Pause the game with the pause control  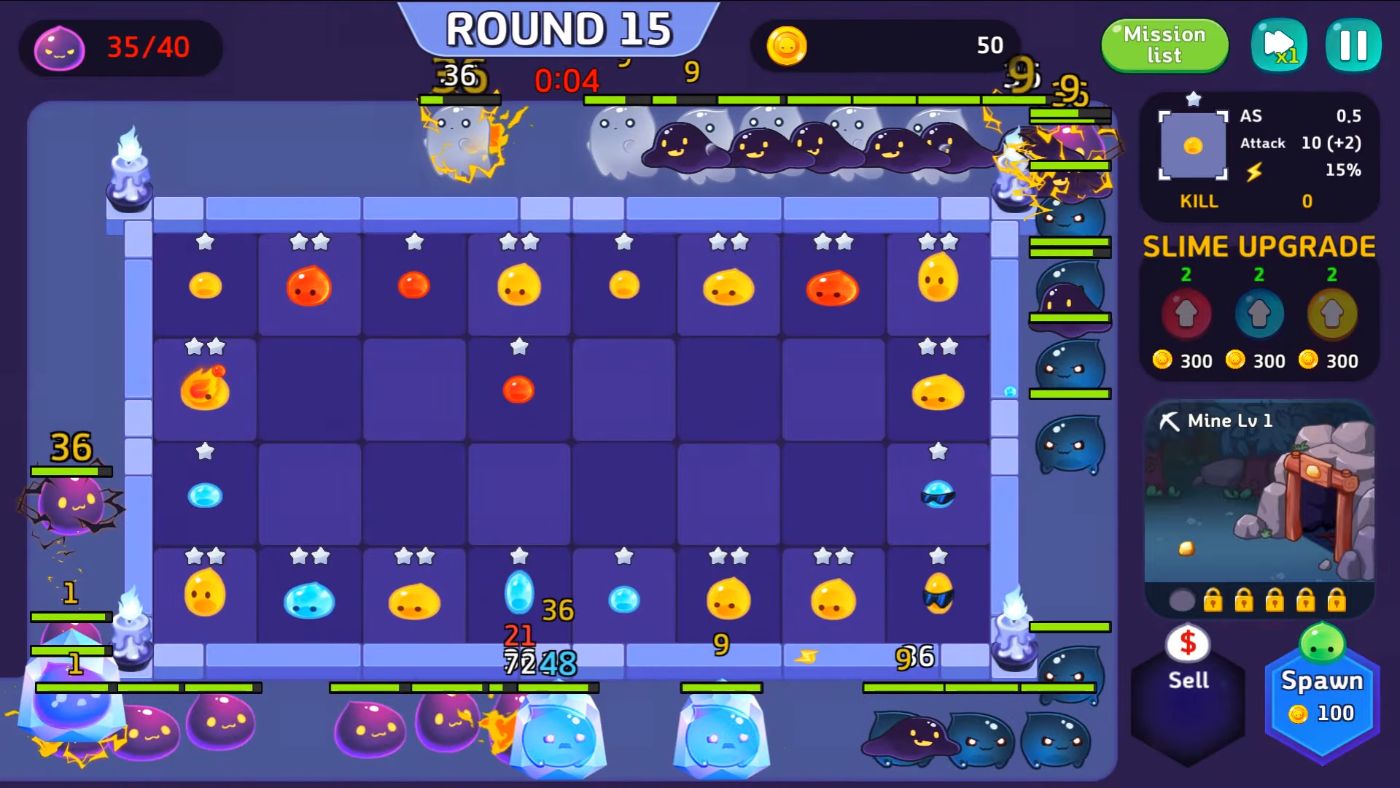(x=1353, y=44)
